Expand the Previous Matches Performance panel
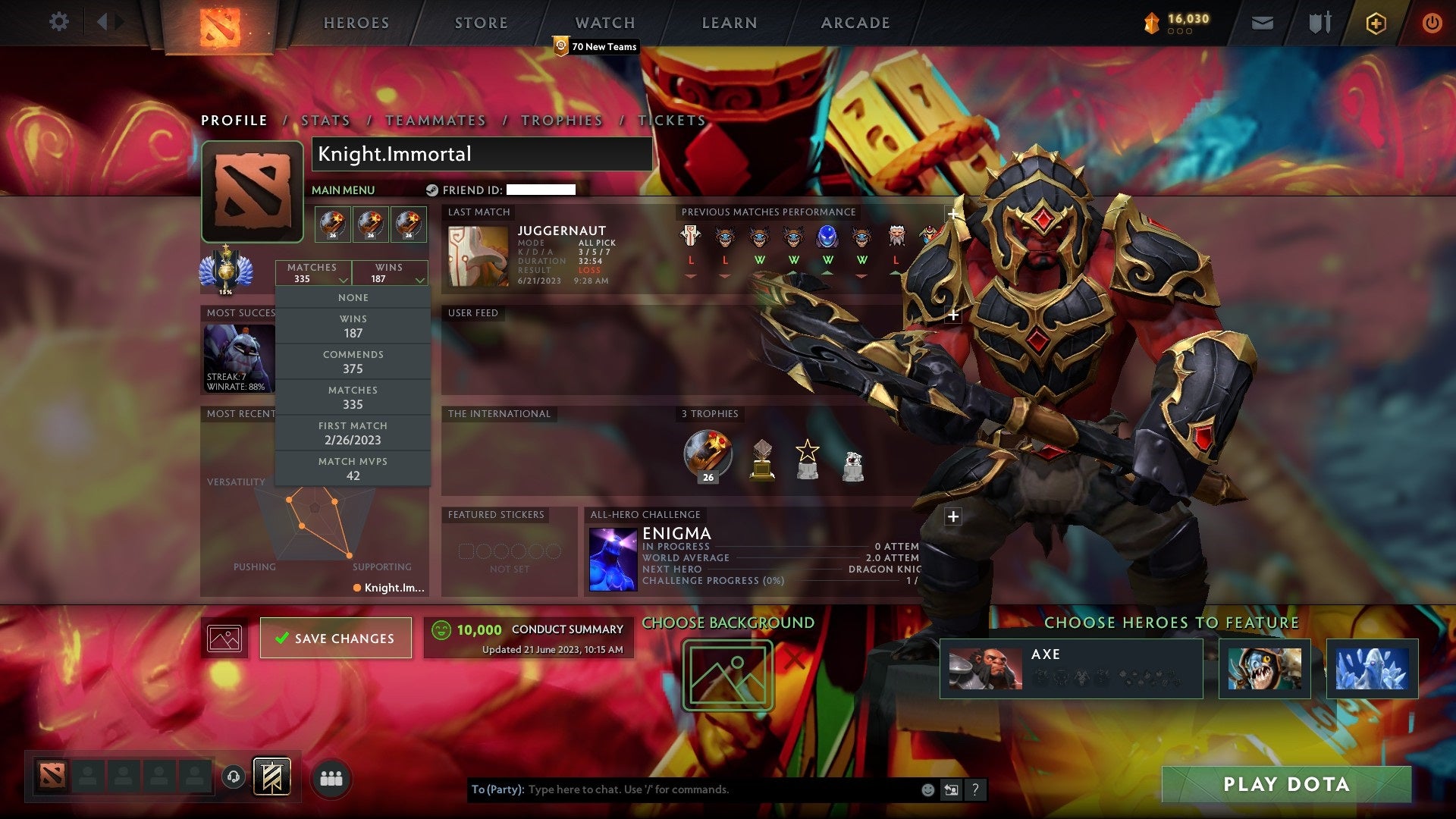Image resolution: width=1456 pixels, height=819 pixels. (952, 215)
